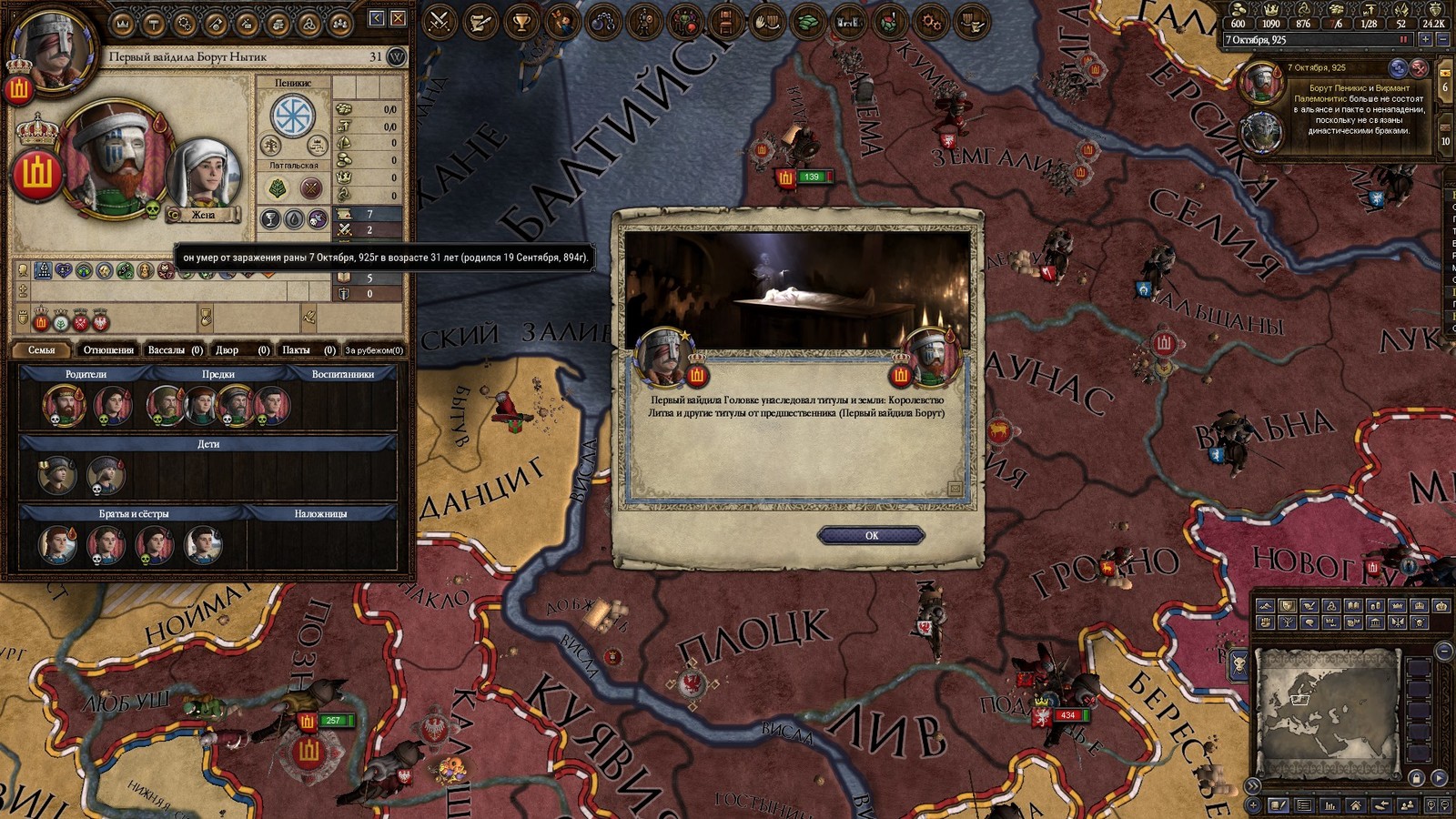Increase game speed with the plus button

coord(1425,40)
